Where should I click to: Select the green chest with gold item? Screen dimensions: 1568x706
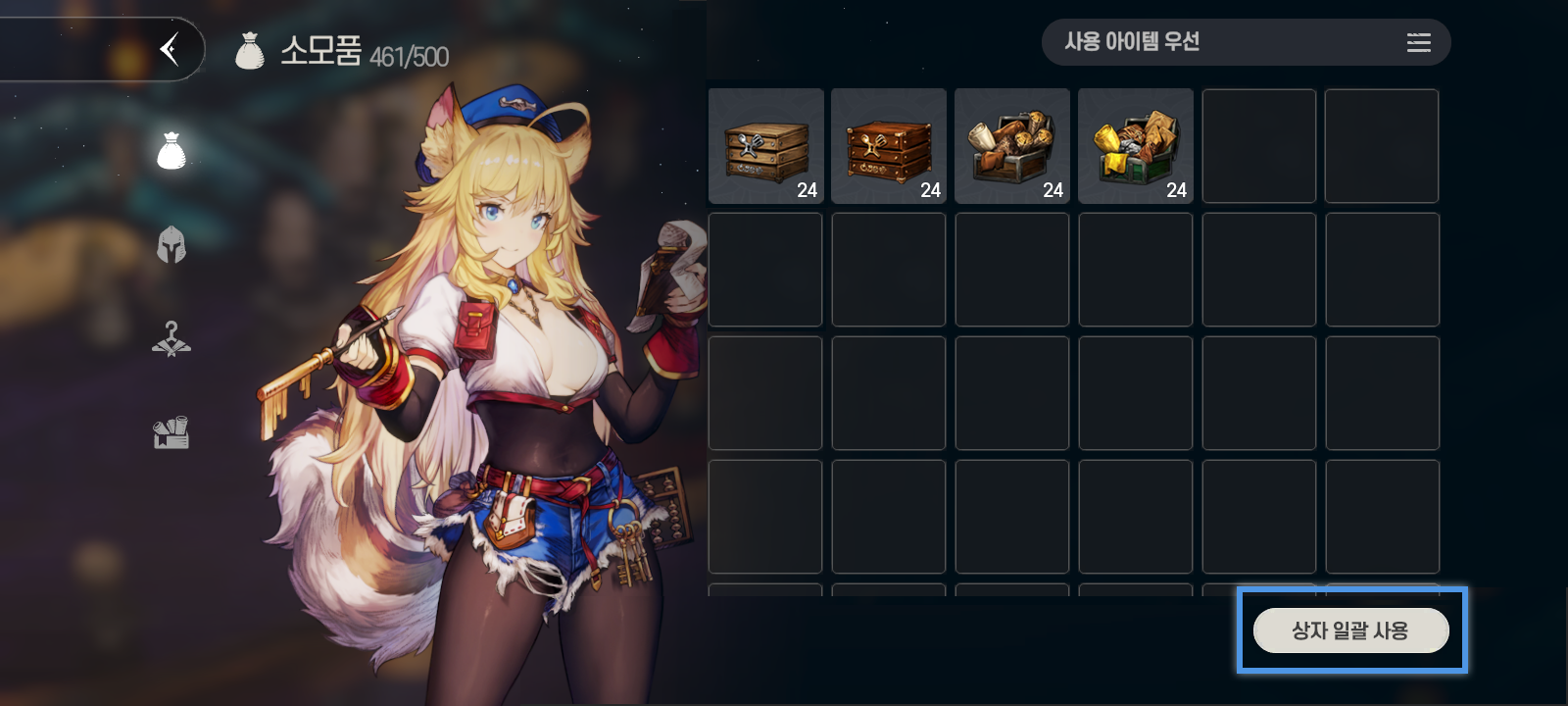click(1136, 146)
